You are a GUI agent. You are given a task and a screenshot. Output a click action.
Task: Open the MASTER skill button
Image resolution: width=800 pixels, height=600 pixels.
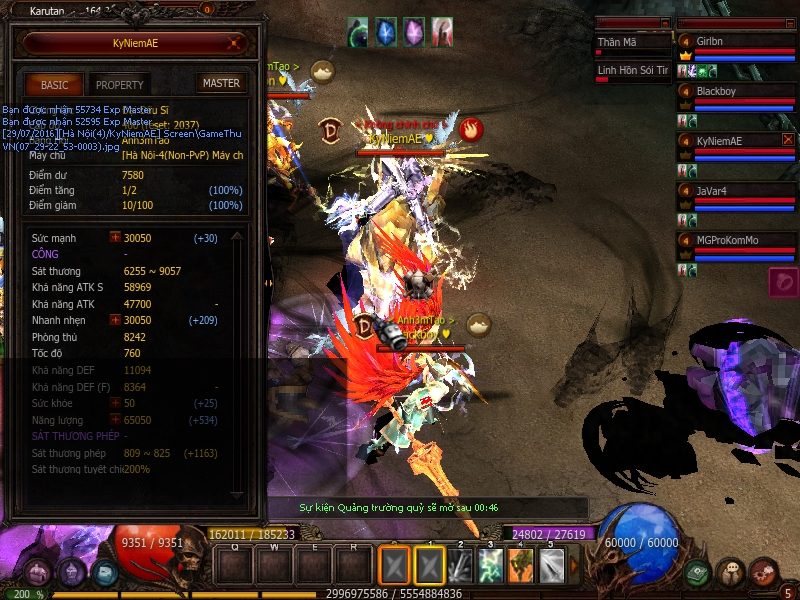tap(220, 84)
